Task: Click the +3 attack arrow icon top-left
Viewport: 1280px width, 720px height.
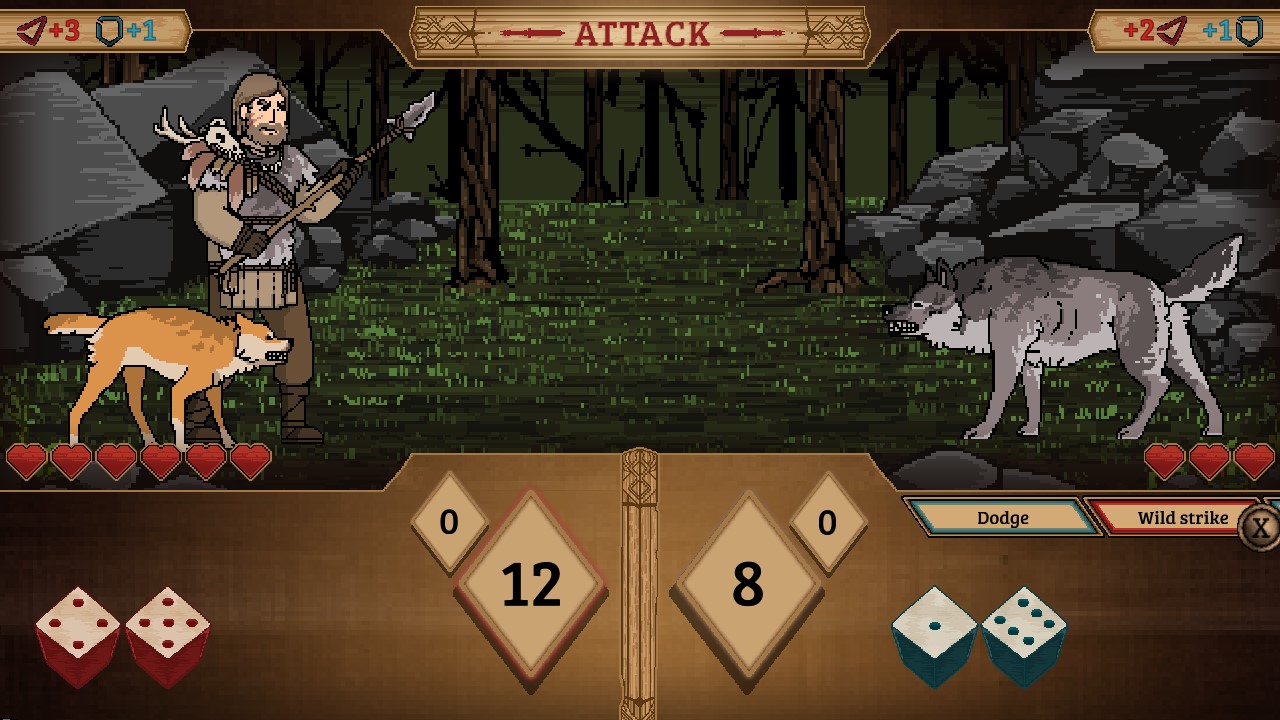Action: pos(30,30)
